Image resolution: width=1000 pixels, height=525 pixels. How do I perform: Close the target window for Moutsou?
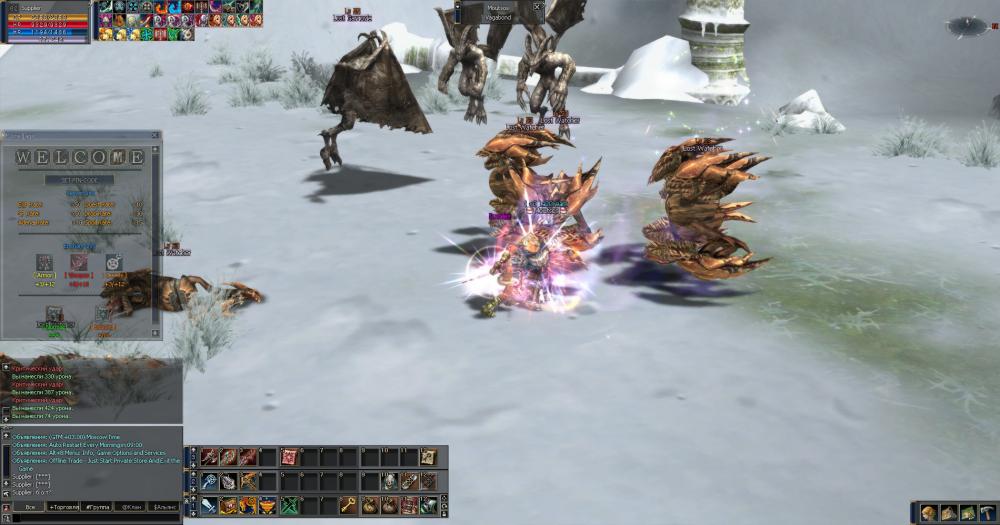537,6
